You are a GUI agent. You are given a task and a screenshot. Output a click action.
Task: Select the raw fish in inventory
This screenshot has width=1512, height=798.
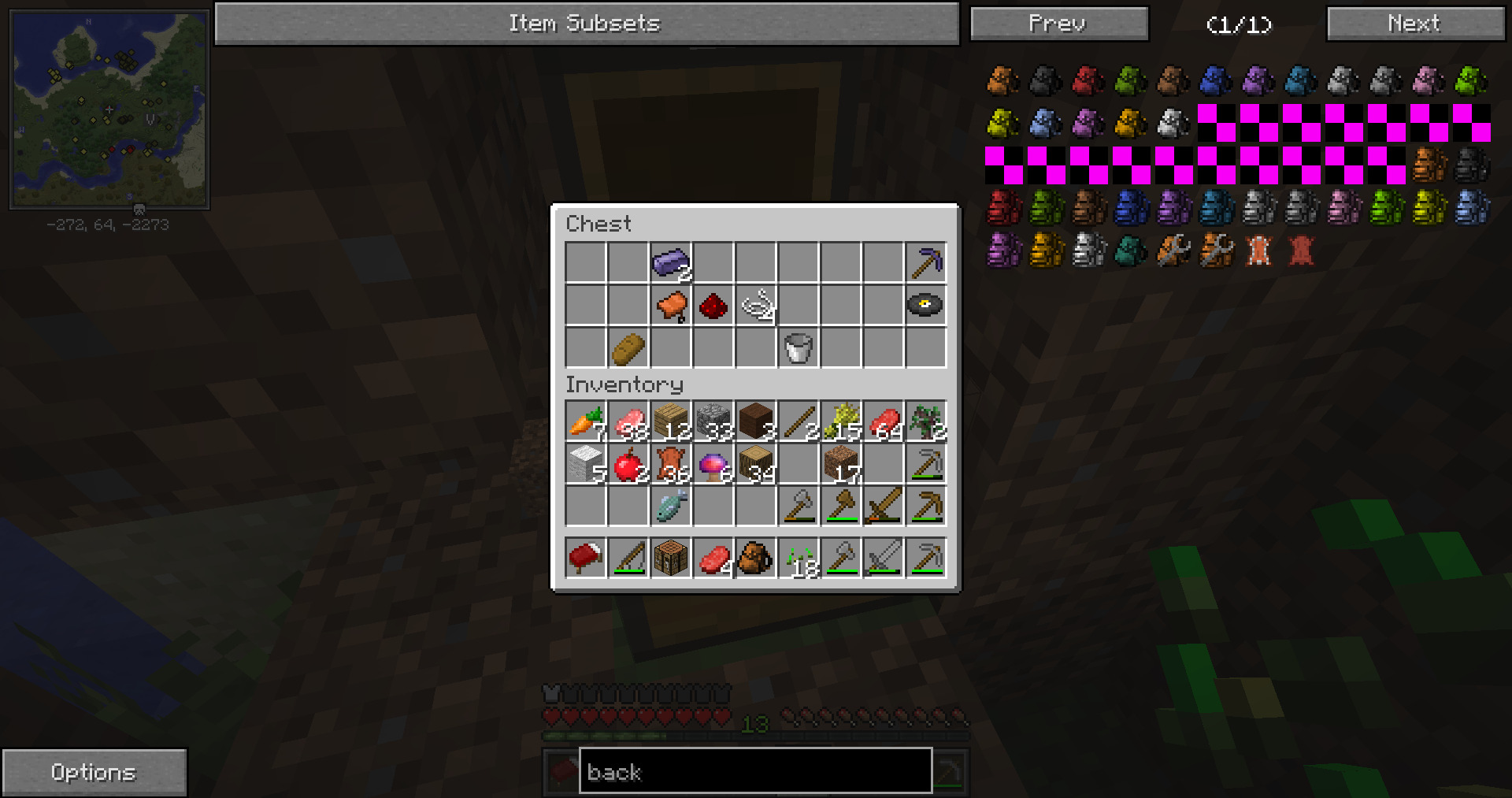click(670, 507)
